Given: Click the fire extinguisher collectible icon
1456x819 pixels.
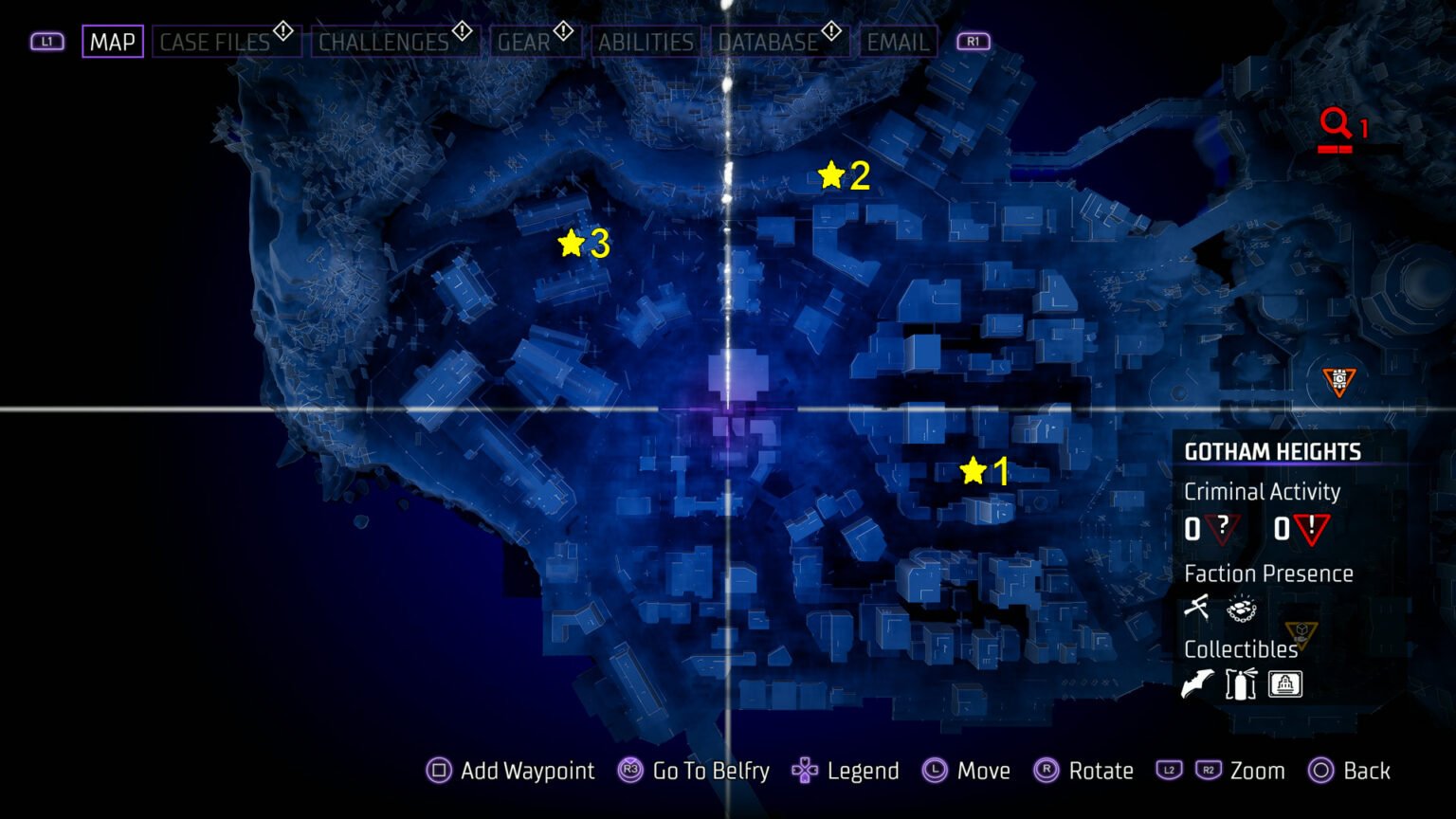Looking at the screenshot, I should pyautogui.click(x=1241, y=683).
